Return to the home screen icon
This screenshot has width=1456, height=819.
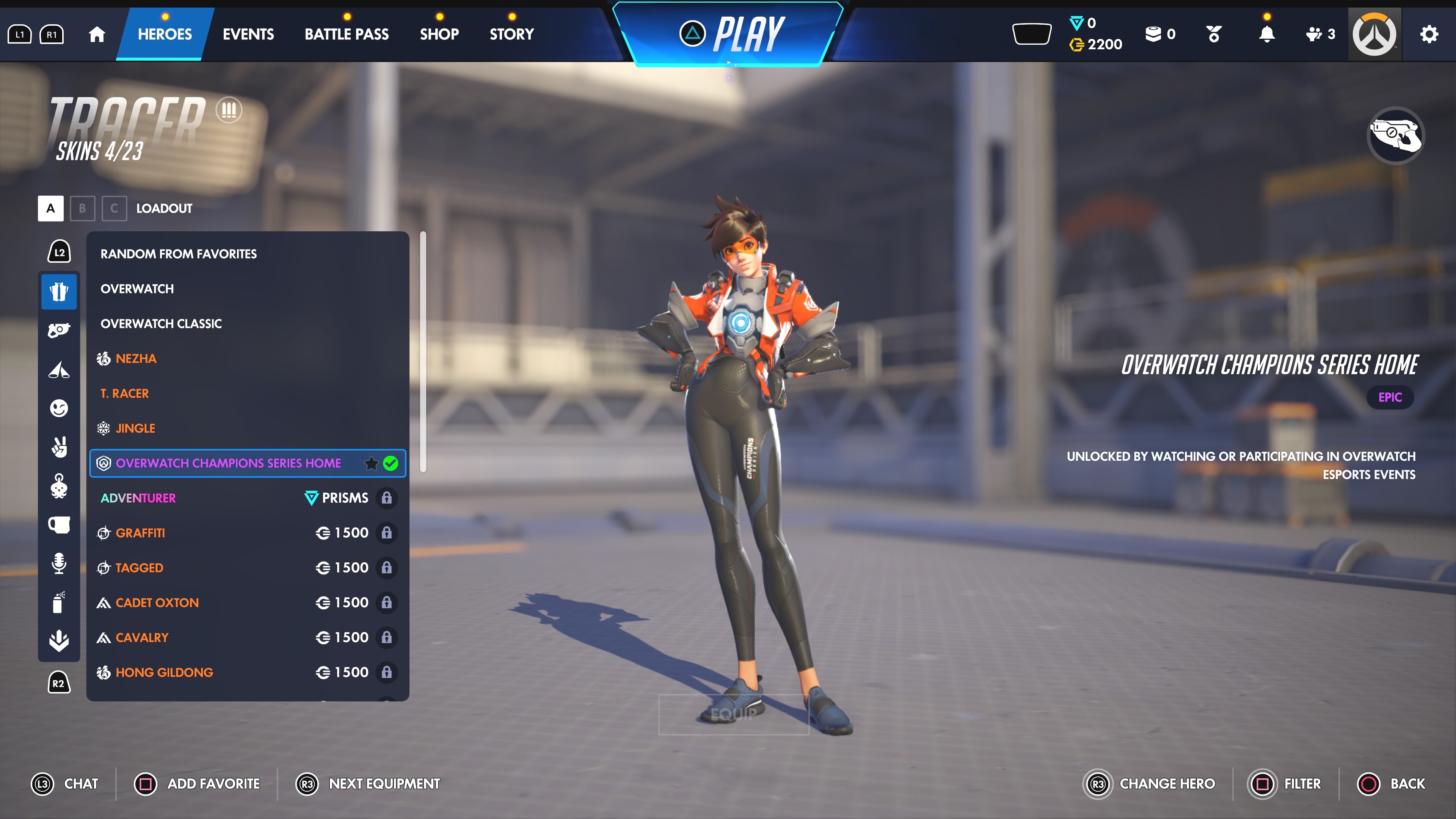click(97, 35)
